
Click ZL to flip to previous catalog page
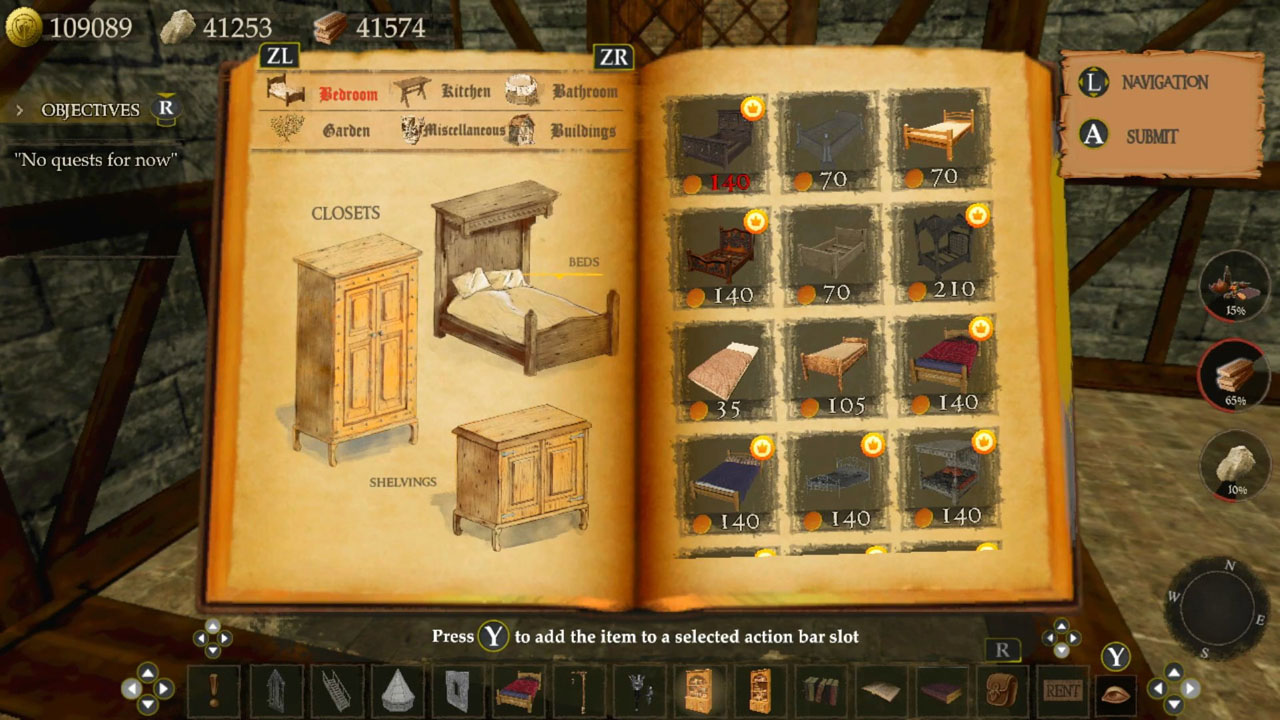point(279,56)
